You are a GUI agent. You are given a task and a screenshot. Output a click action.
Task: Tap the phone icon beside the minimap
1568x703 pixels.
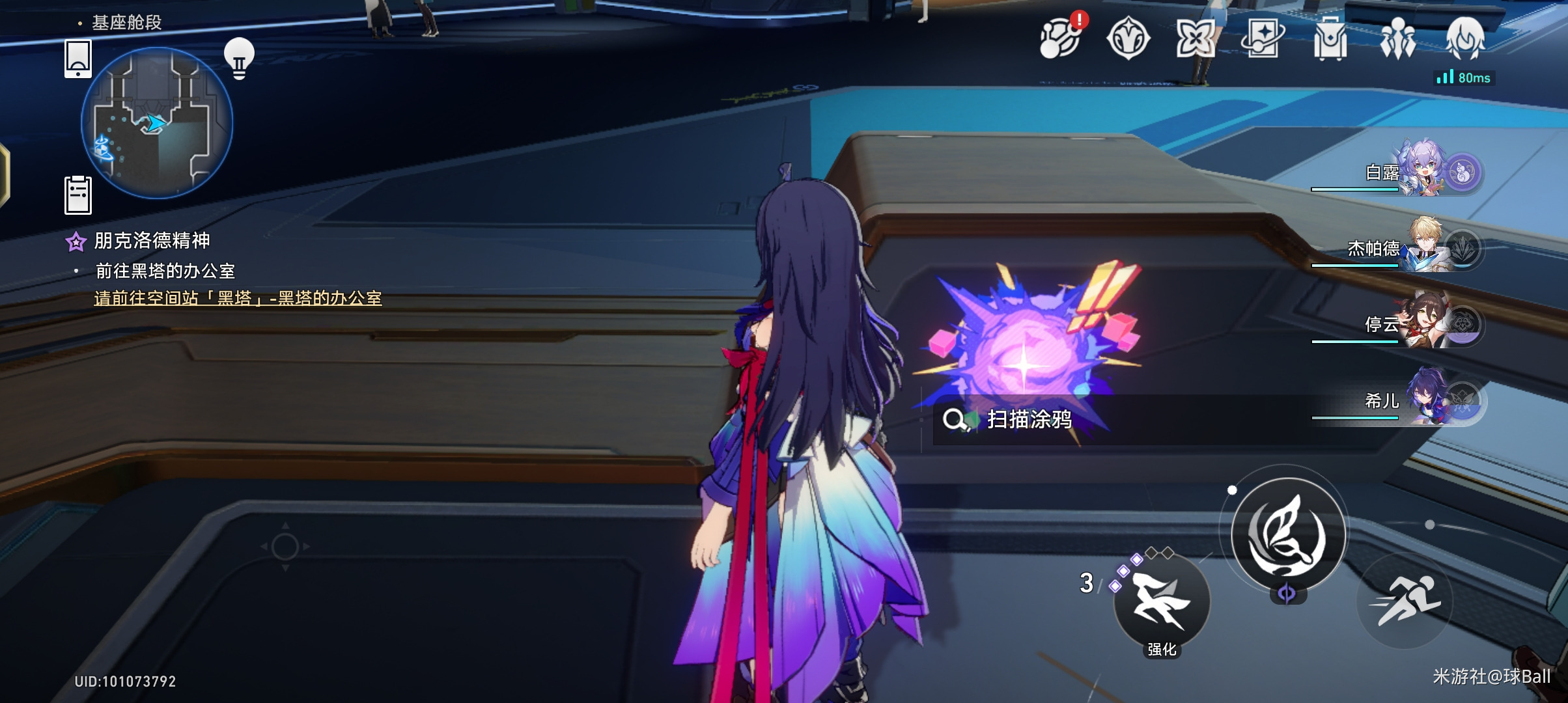coord(78,59)
